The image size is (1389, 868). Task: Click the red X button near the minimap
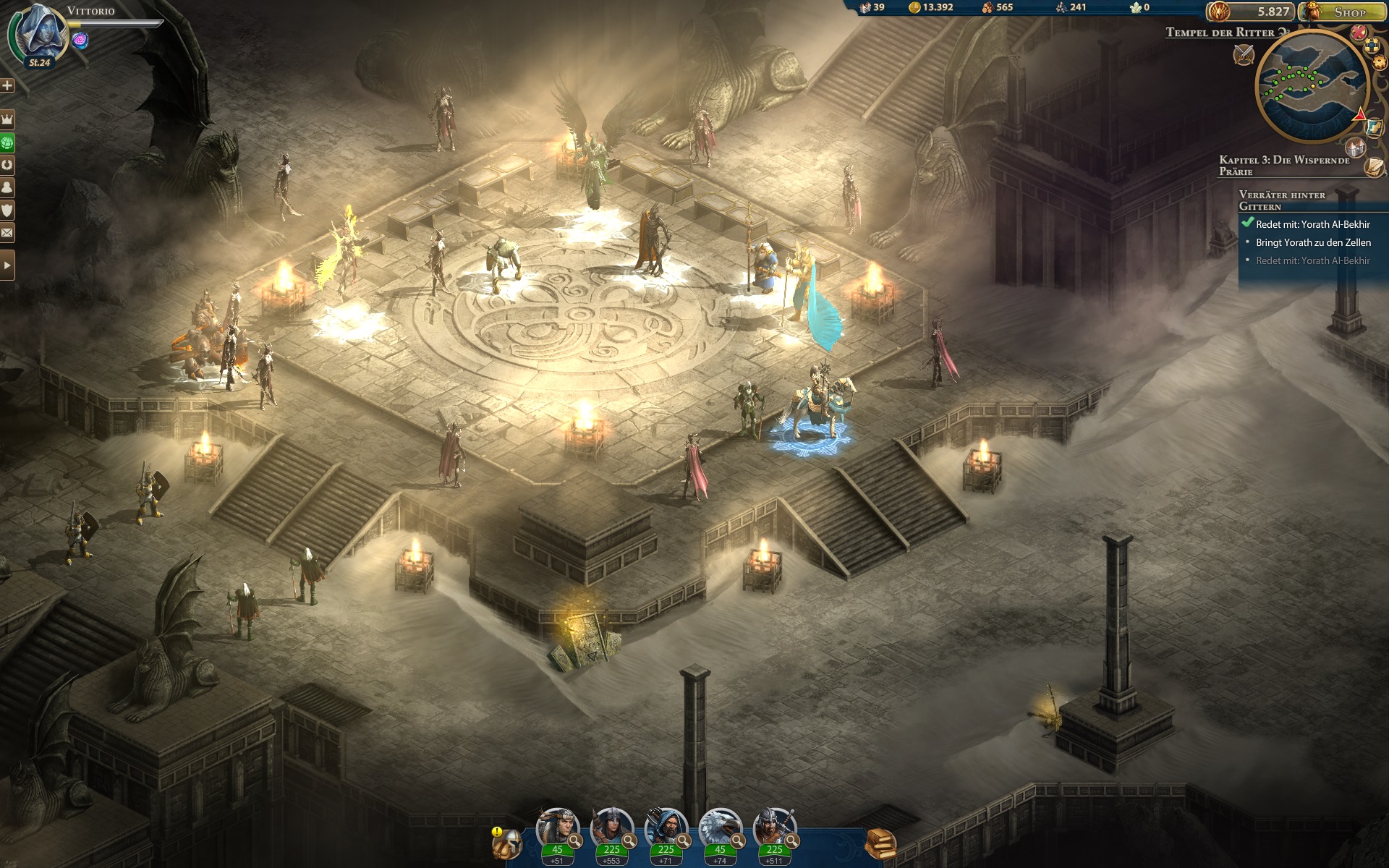click(x=1359, y=33)
